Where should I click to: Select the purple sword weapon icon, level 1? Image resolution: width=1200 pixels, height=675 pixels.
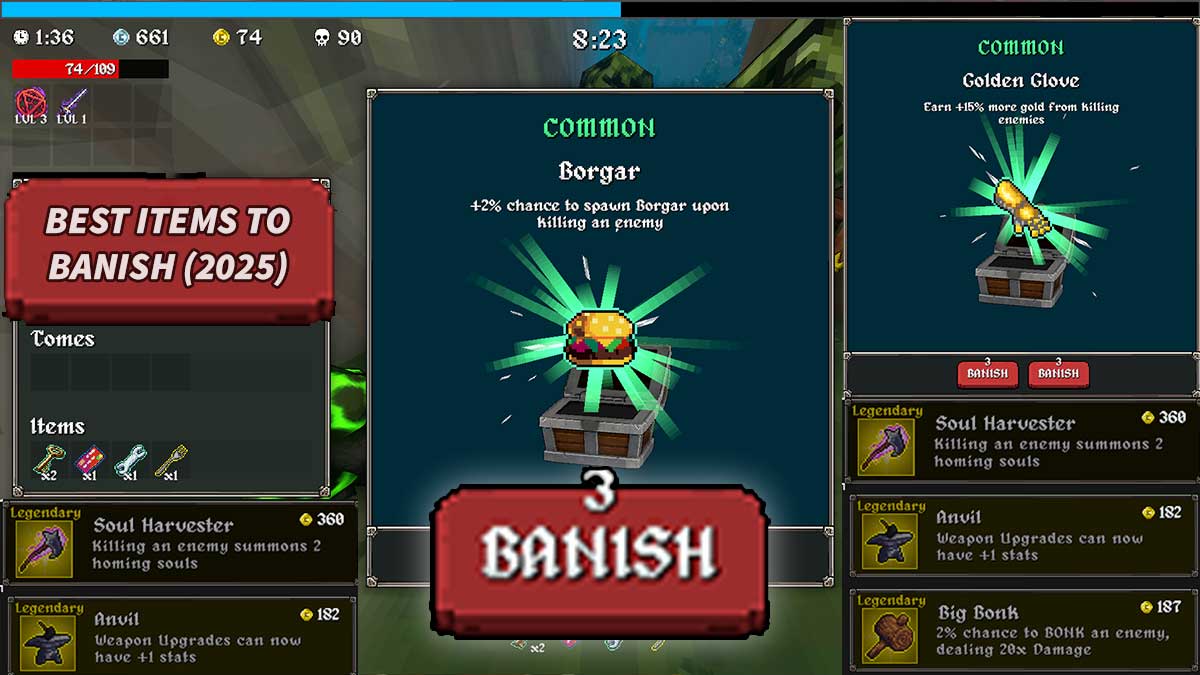[x=72, y=102]
